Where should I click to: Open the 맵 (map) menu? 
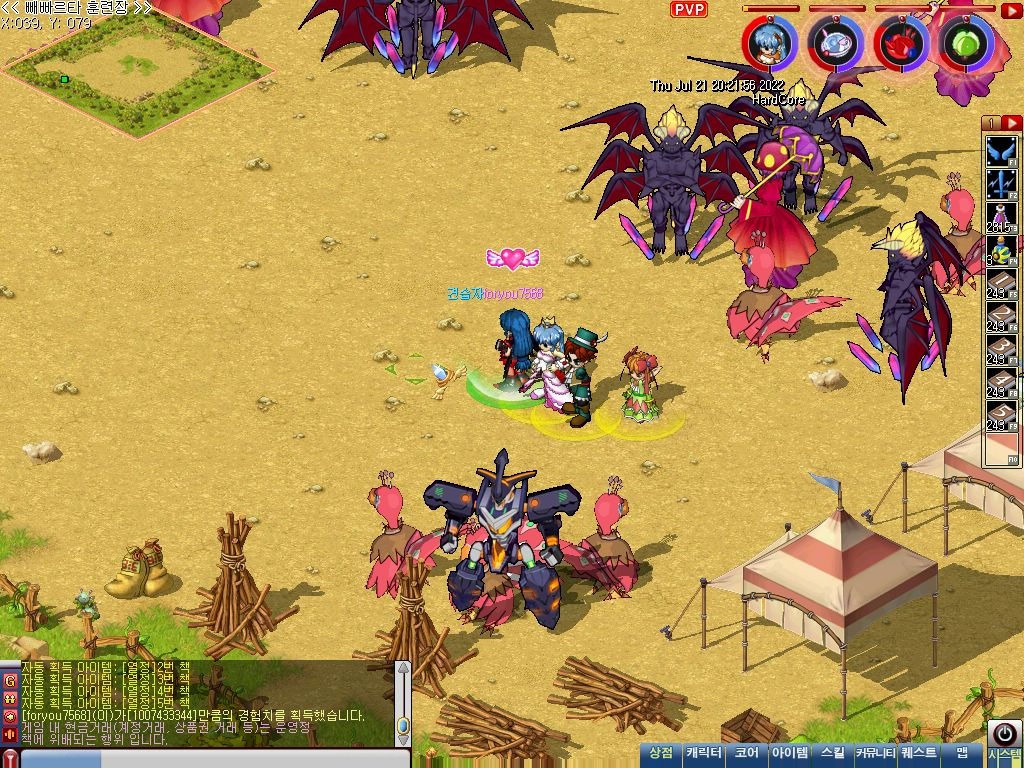pyautogui.click(x=962, y=753)
